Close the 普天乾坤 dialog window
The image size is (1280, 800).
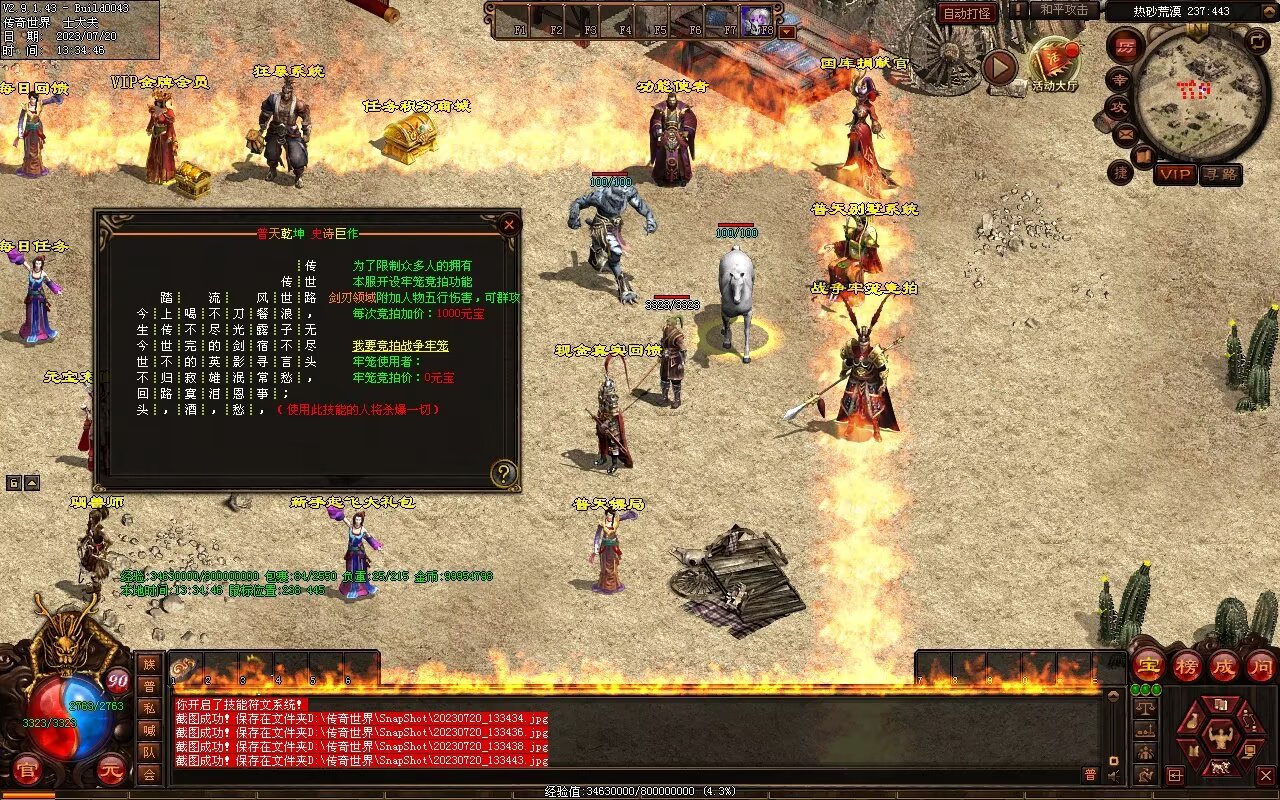click(x=509, y=225)
